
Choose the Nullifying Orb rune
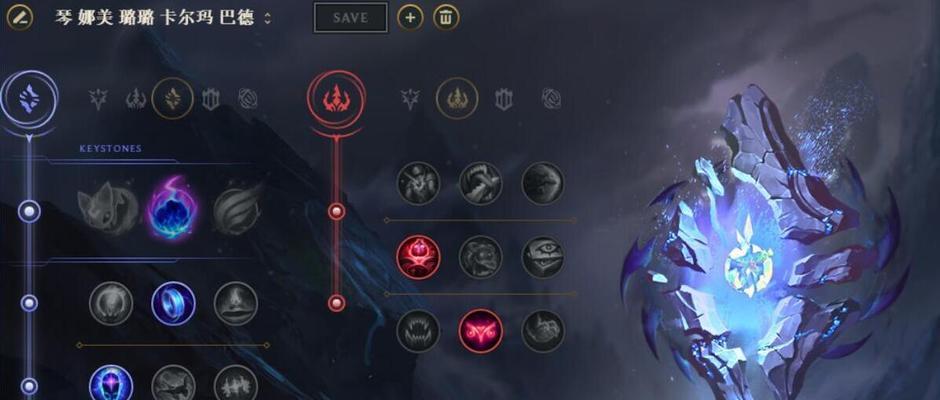coord(110,303)
